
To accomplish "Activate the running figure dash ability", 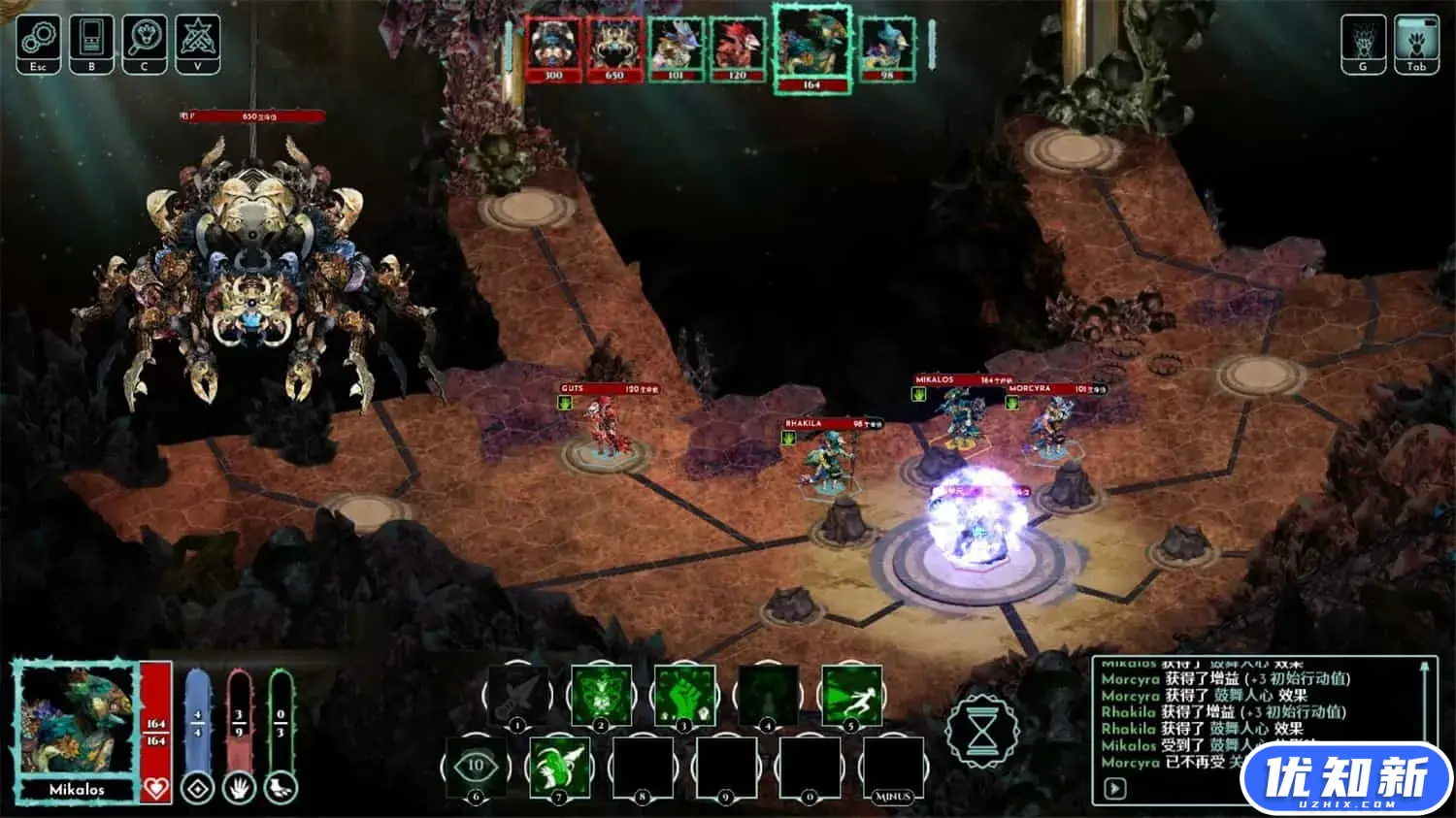I will click(x=851, y=694).
